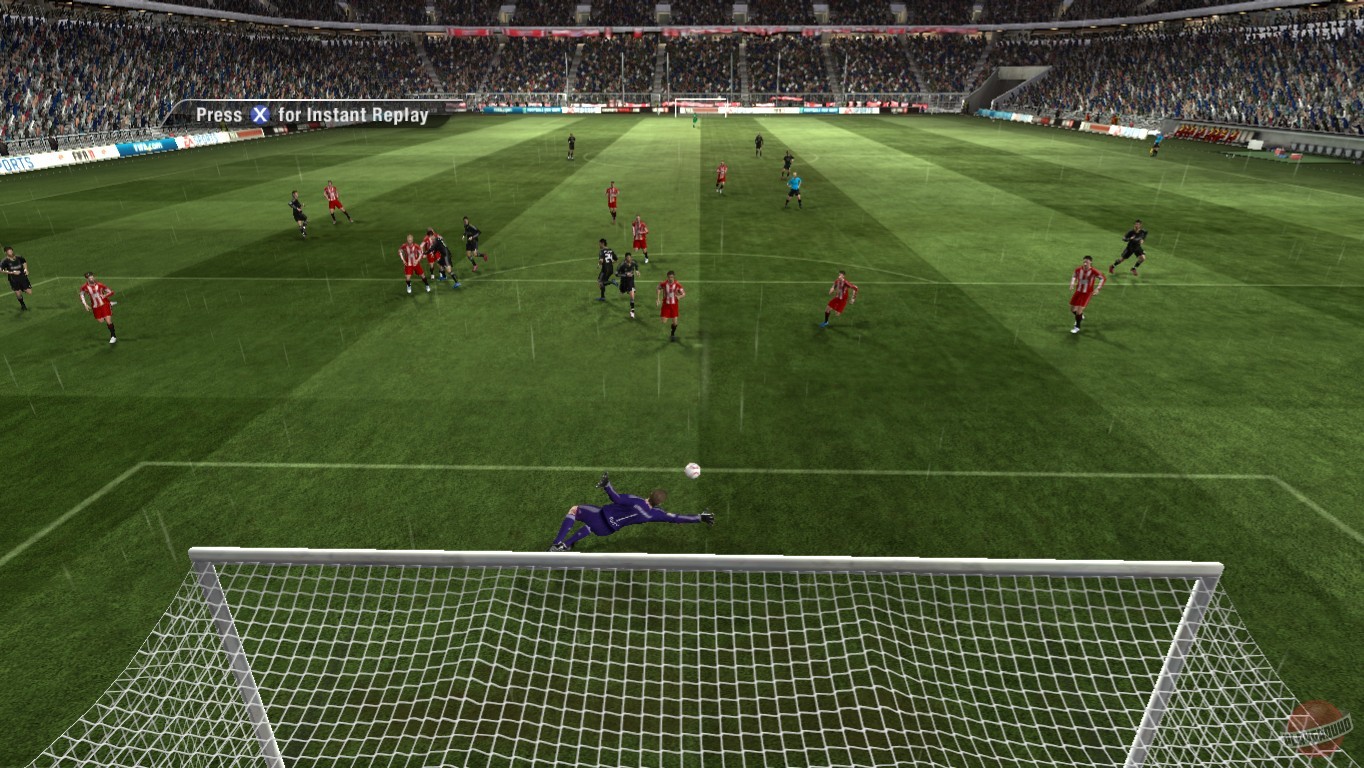Click the blue X button icon
The width and height of the screenshot is (1364, 768).
click(x=258, y=115)
